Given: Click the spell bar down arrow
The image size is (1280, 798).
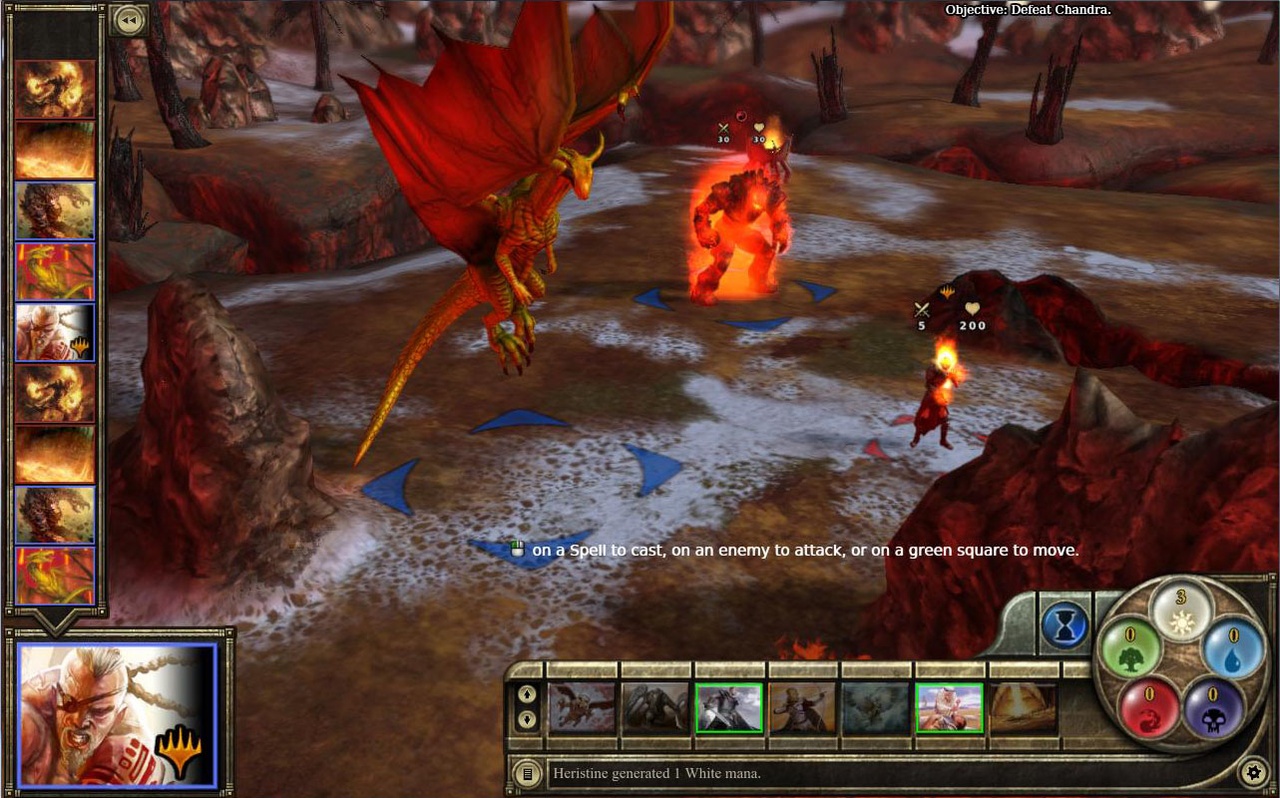Looking at the screenshot, I should [527, 719].
